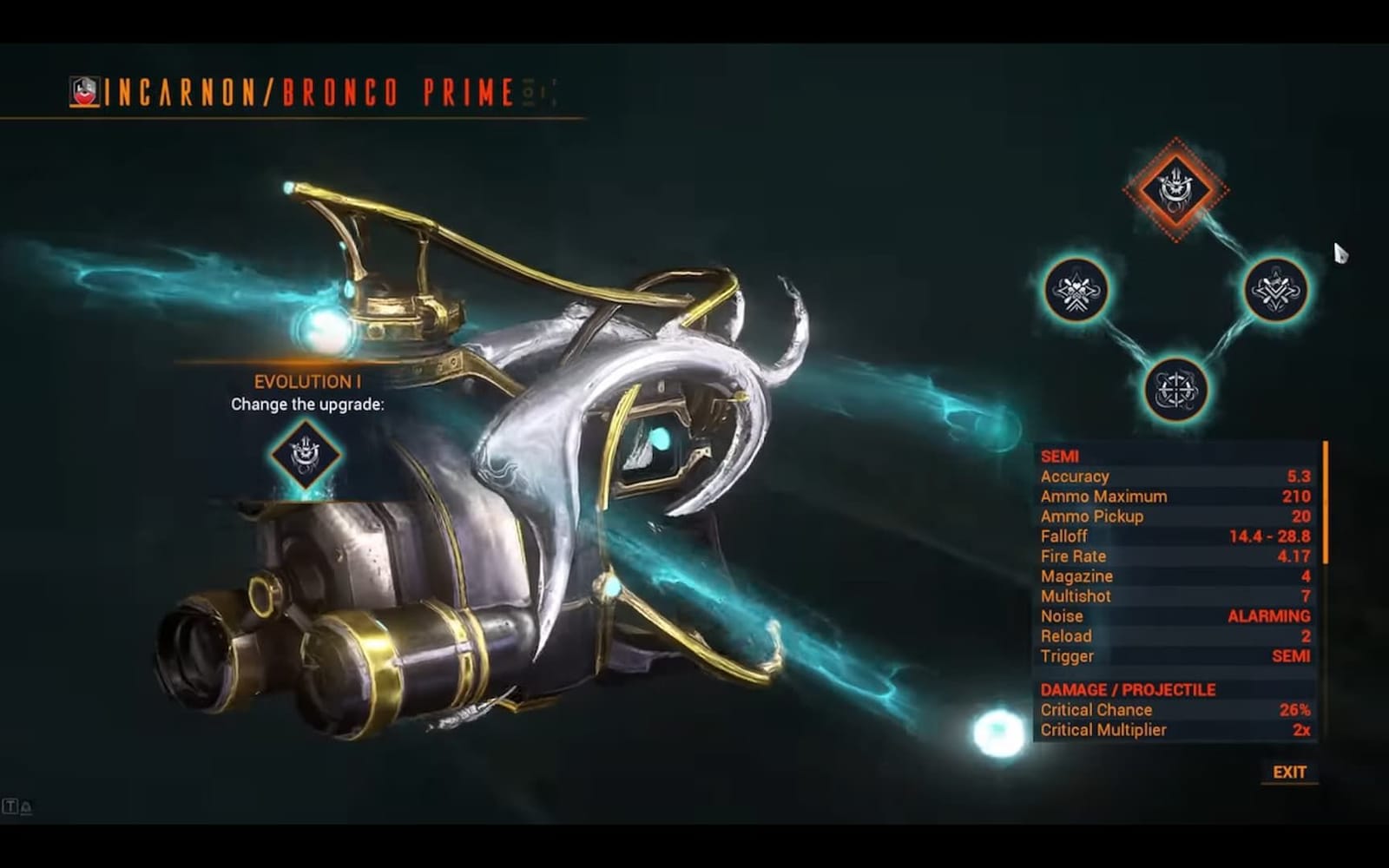The height and width of the screenshot is (868, 1389).
Task: Toggle the left circular evolution perk on
Action: point(1076,293)
